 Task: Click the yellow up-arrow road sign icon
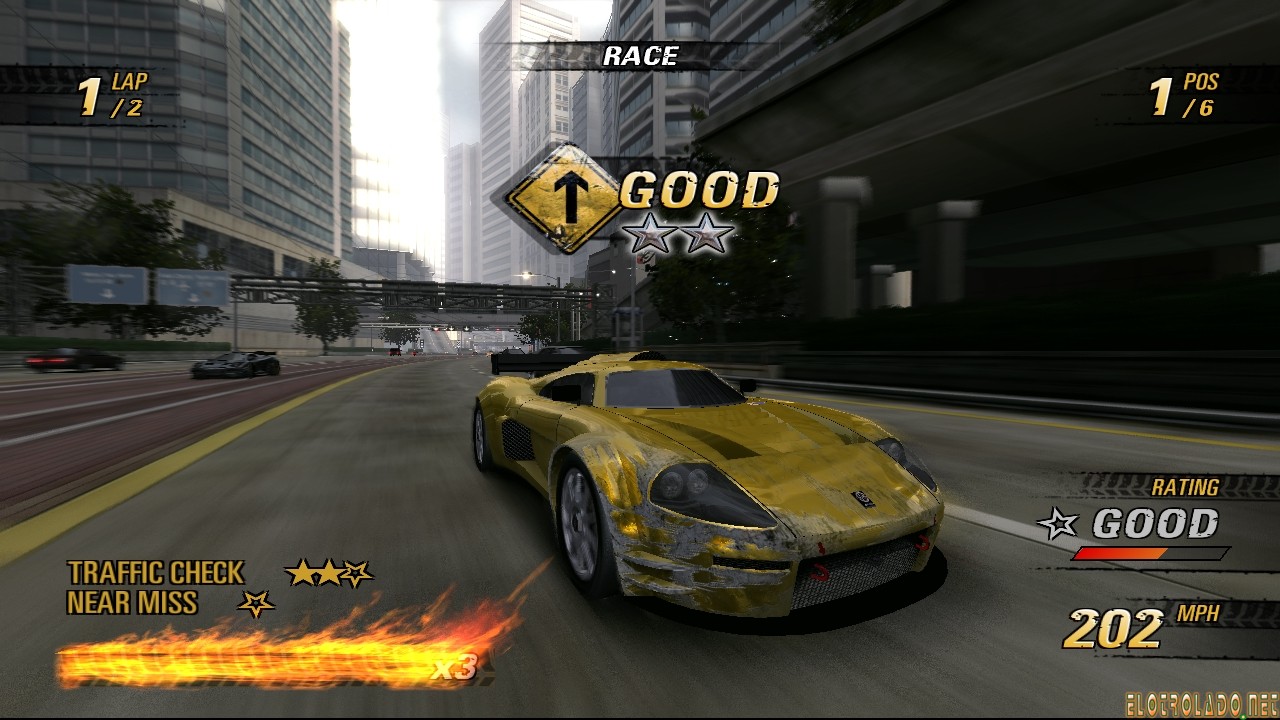pyautogui.click(x=565, y=197)
